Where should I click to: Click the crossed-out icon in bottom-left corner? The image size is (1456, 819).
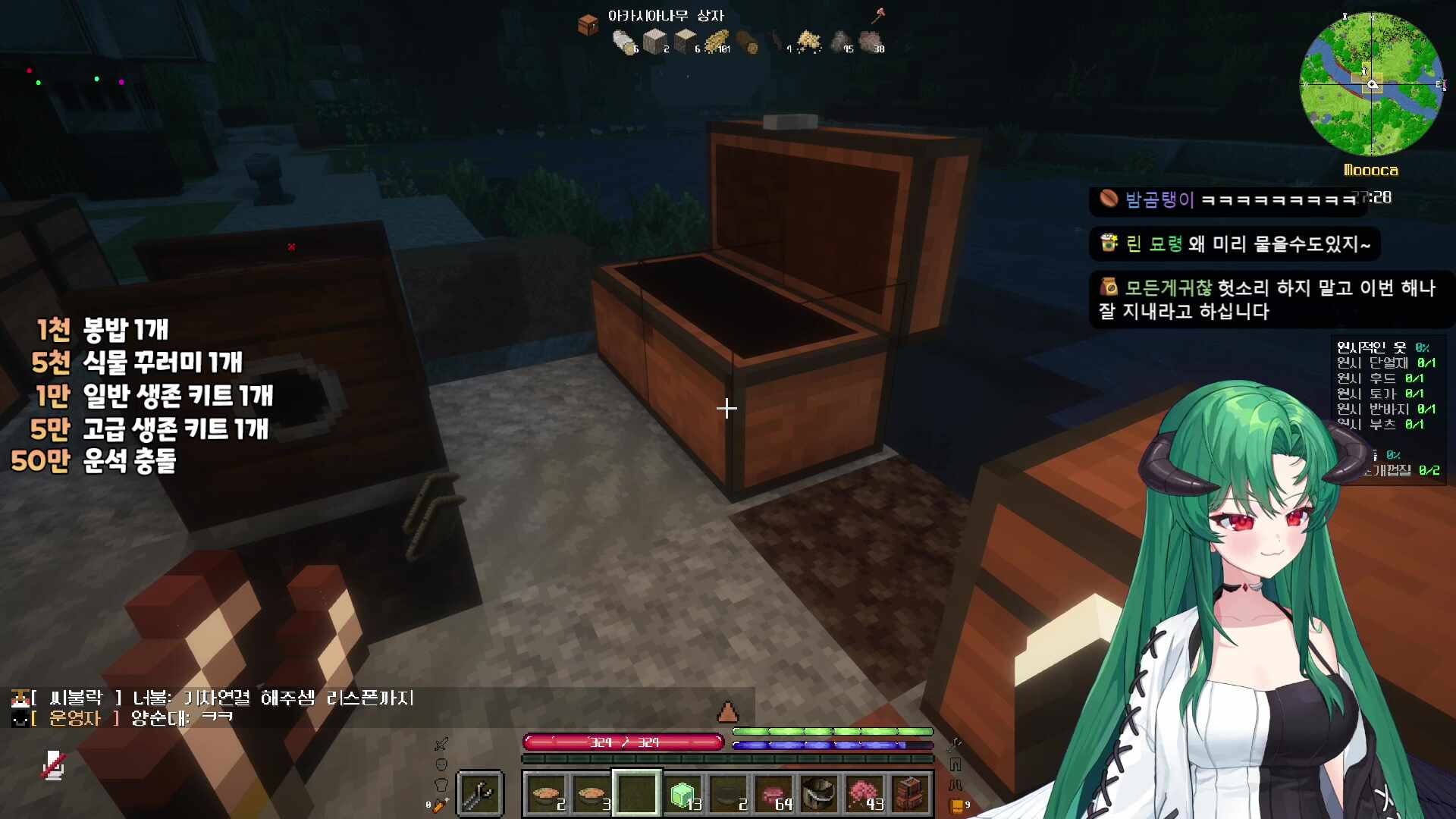tap(53, 766)
